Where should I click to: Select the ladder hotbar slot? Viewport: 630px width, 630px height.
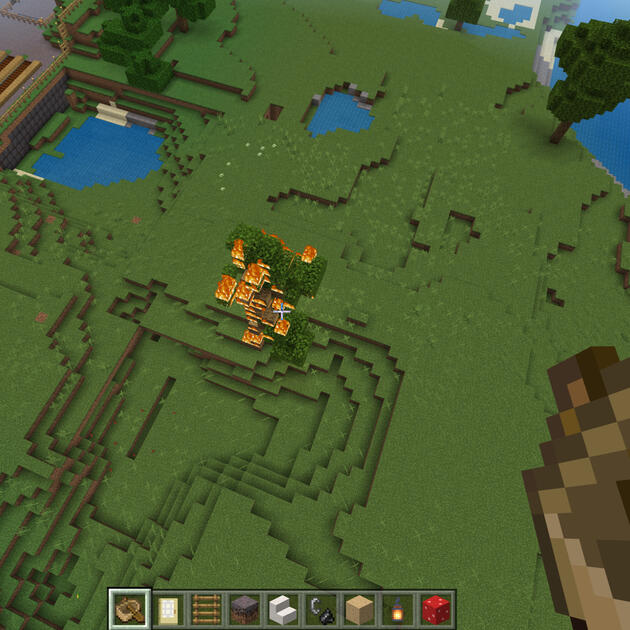206,609
